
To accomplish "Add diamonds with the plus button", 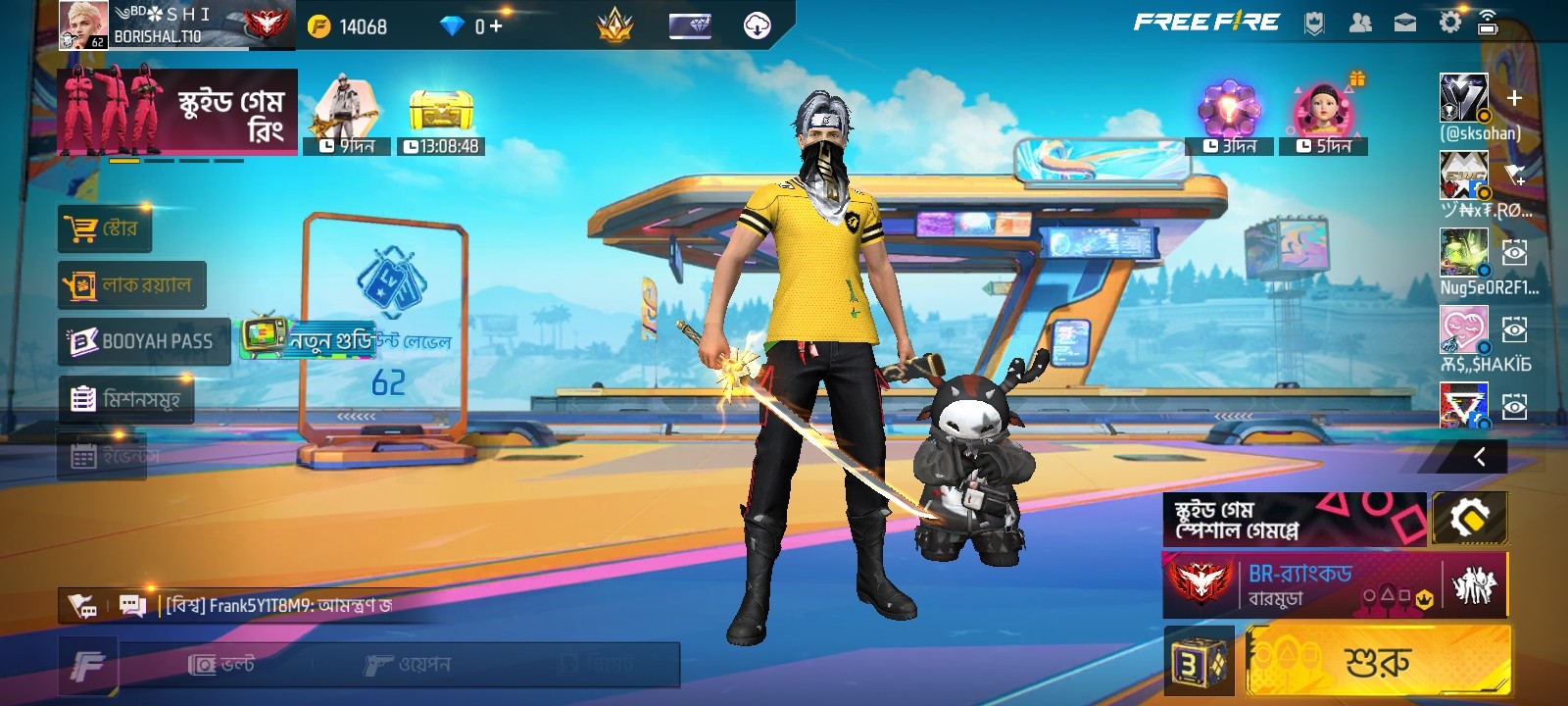I will [496, 26].
